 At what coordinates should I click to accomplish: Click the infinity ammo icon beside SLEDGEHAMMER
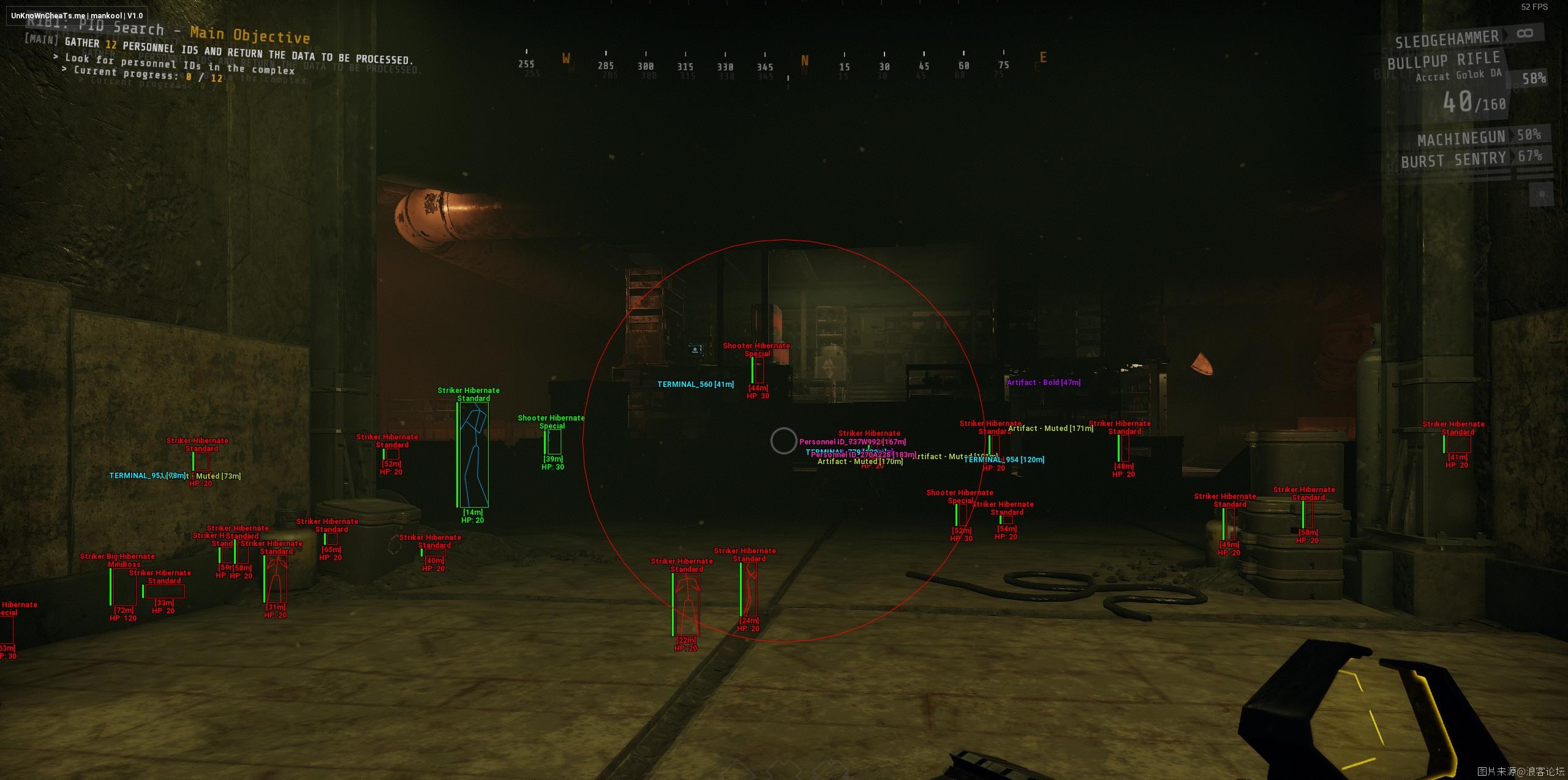(x=1525, y=34)
